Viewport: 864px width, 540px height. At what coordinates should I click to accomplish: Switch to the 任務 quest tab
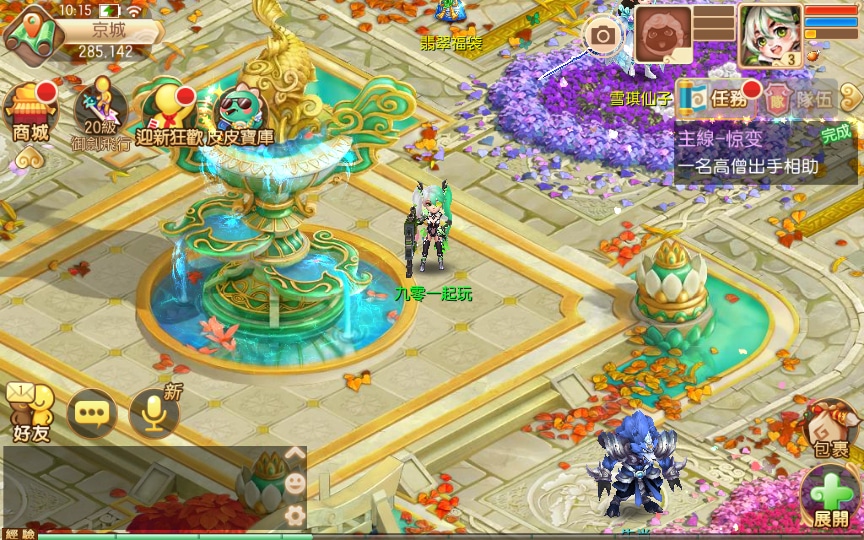[713, 98]
